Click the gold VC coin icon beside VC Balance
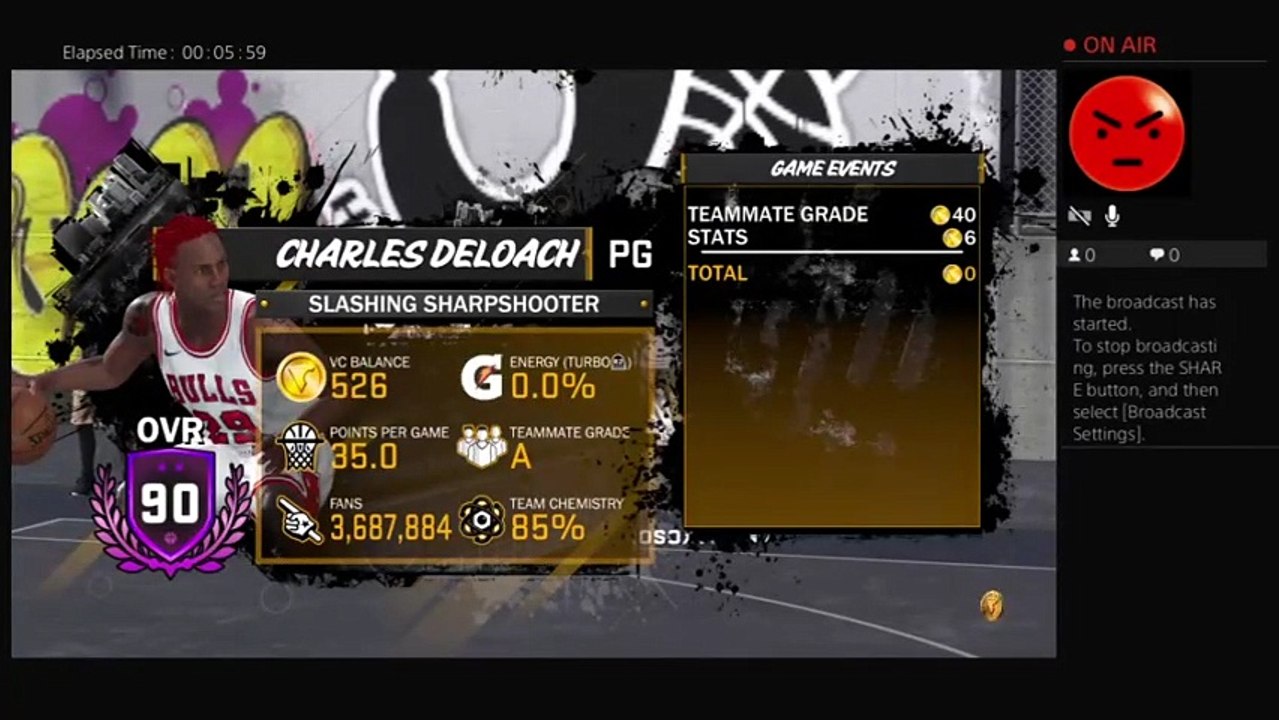The image size is (1279, 720). coord(300,378)
